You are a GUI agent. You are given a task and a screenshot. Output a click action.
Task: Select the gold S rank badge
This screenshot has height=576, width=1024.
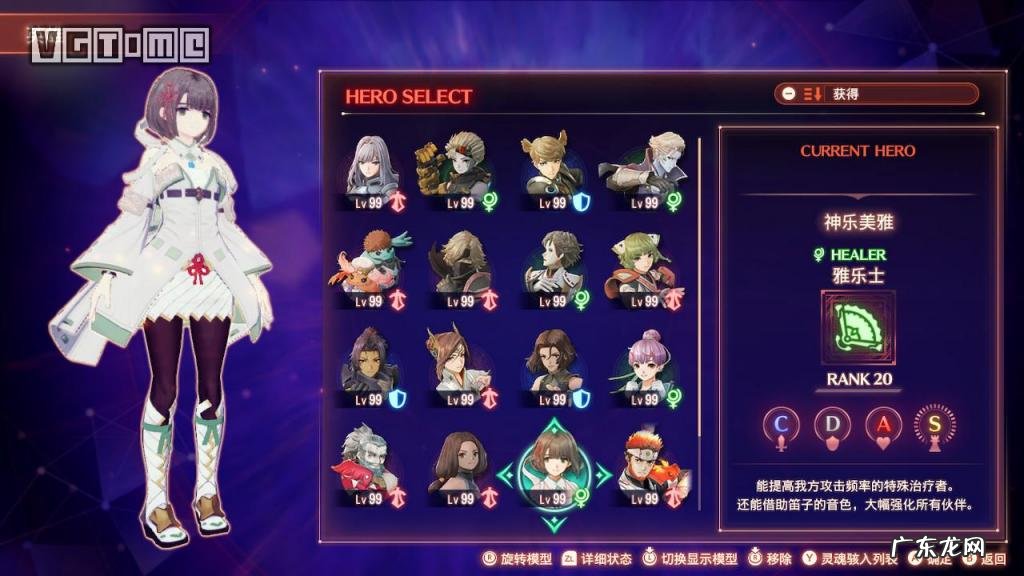(x=935, y=424)
